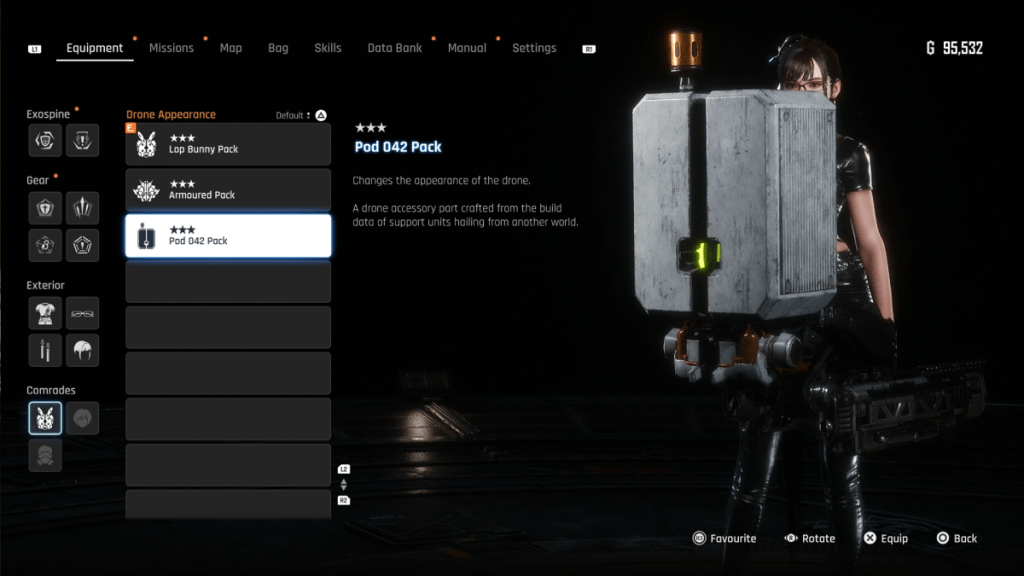The width and height of the screenshot is (1024, 576).
Task: Show the Skills tab
Action: point(328,48)
